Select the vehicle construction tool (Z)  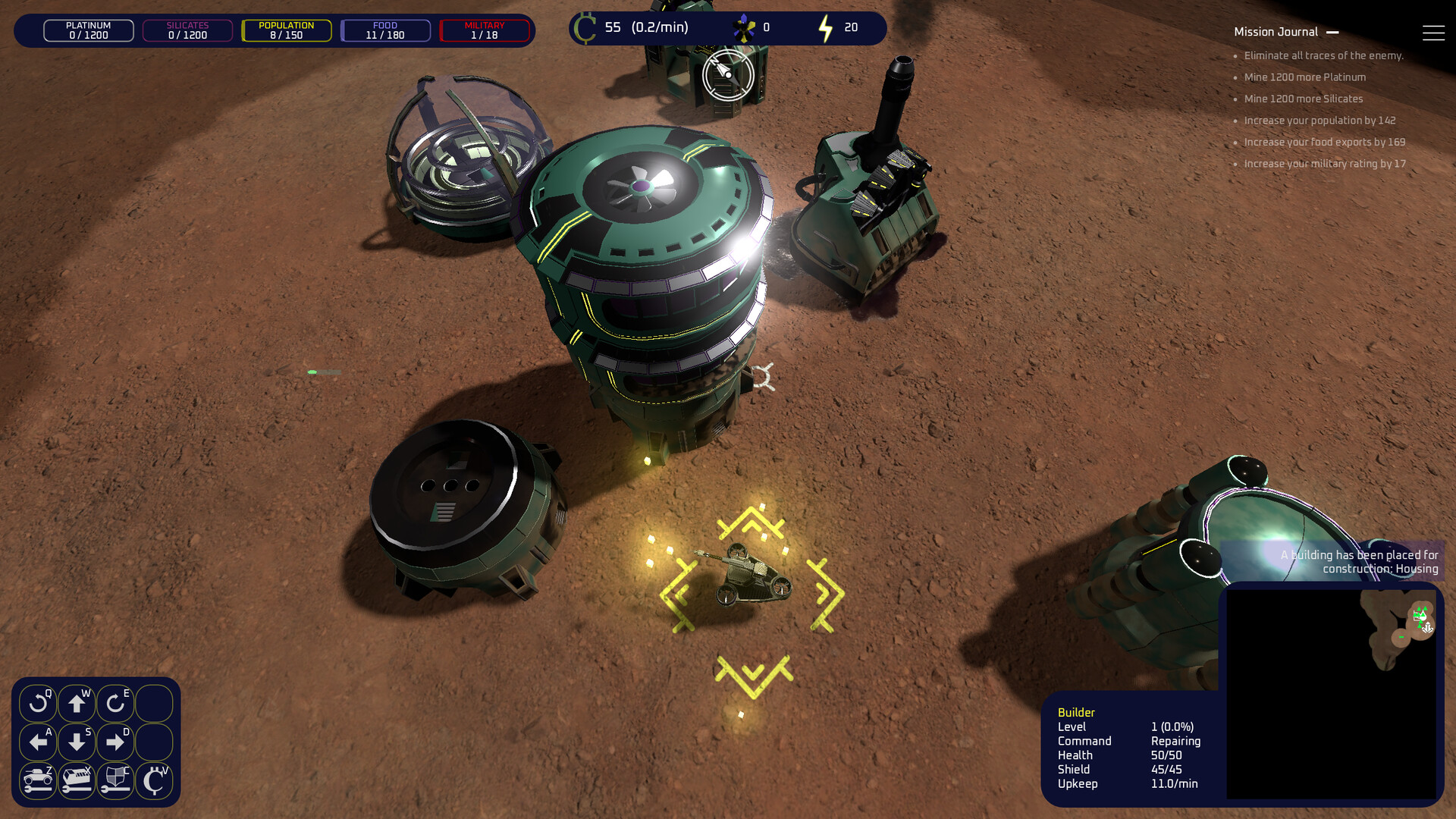(x=38, y=780)
